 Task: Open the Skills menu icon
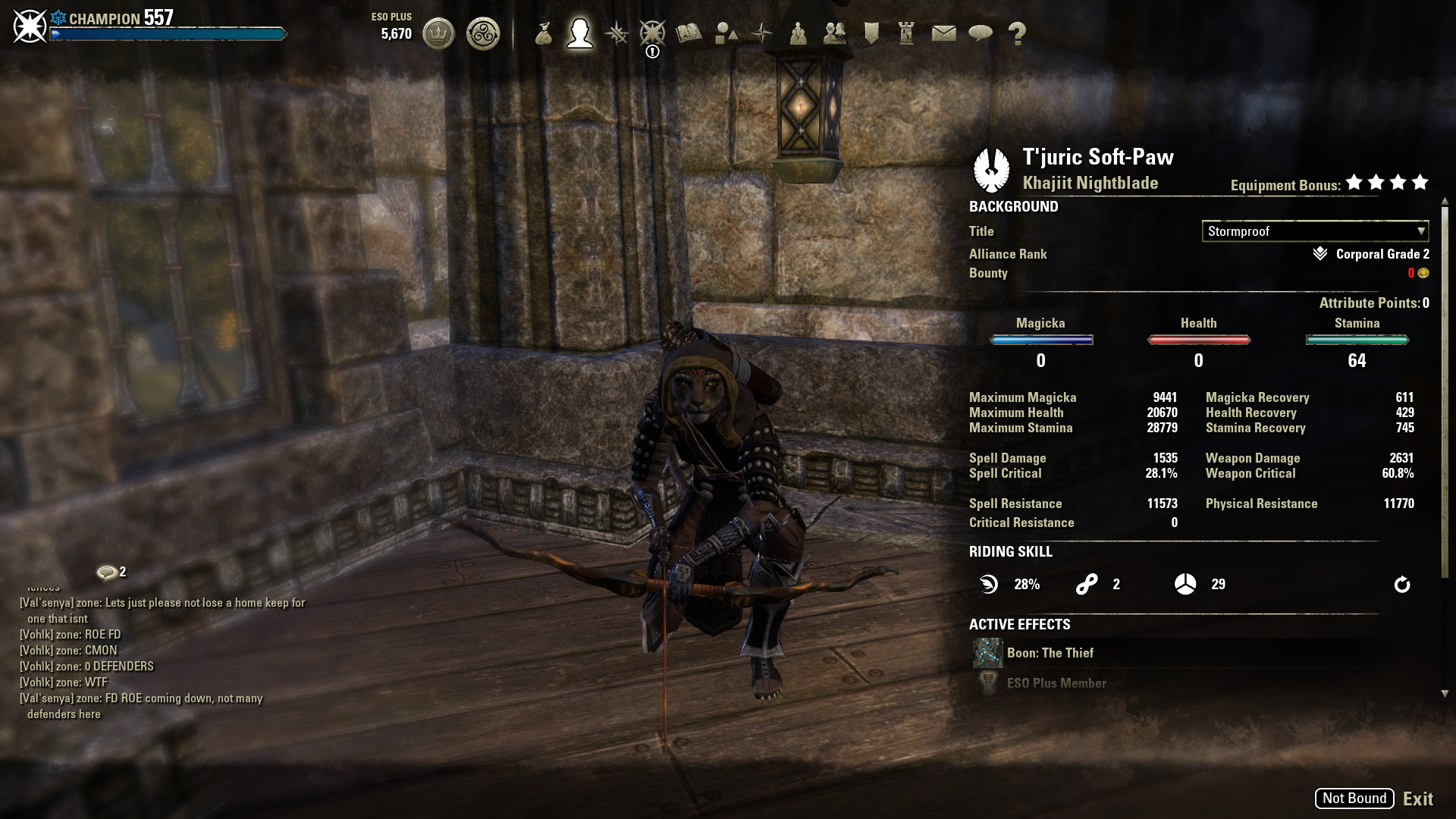pos(617,33)
